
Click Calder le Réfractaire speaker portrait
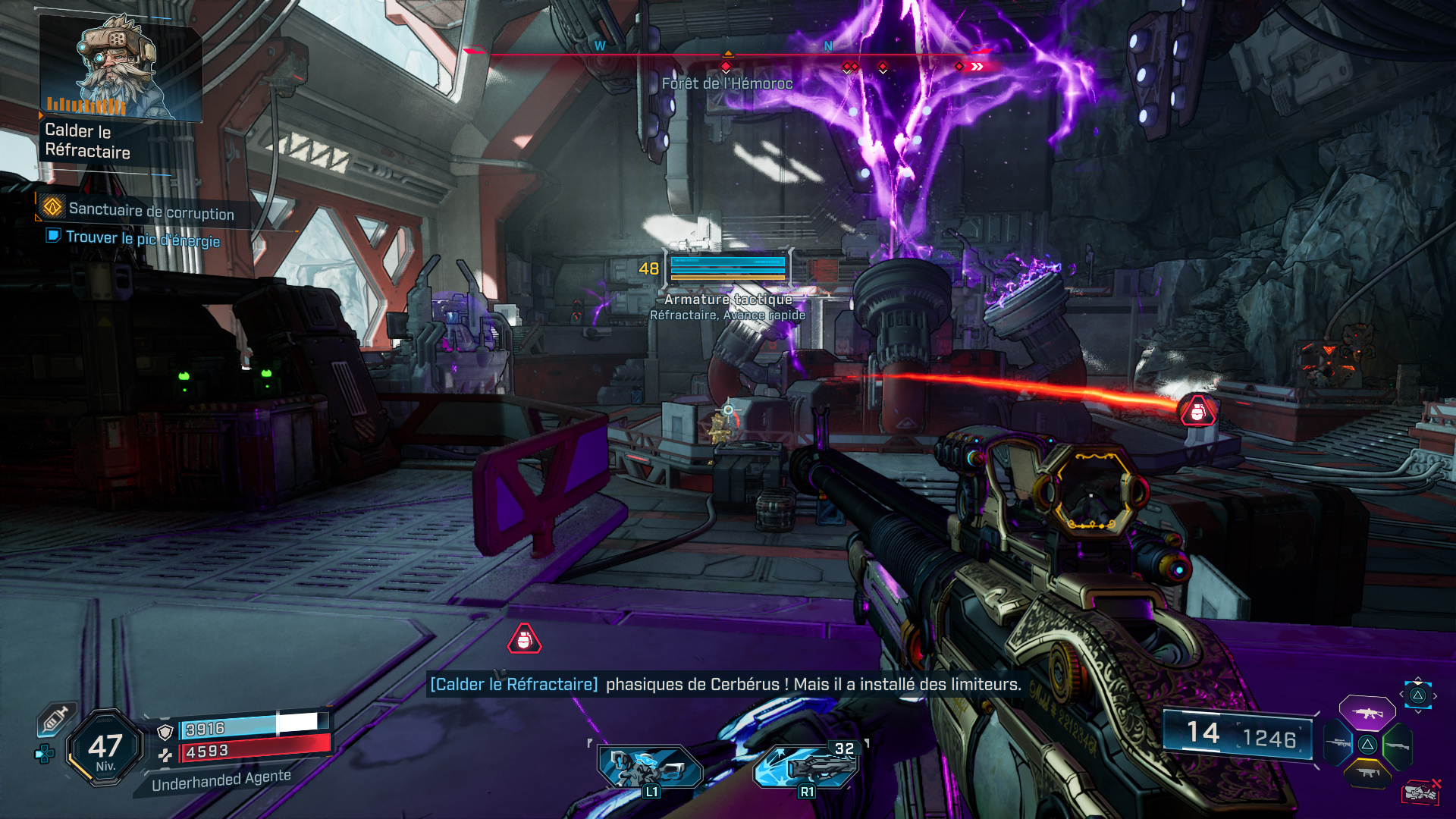pos(120,68)
